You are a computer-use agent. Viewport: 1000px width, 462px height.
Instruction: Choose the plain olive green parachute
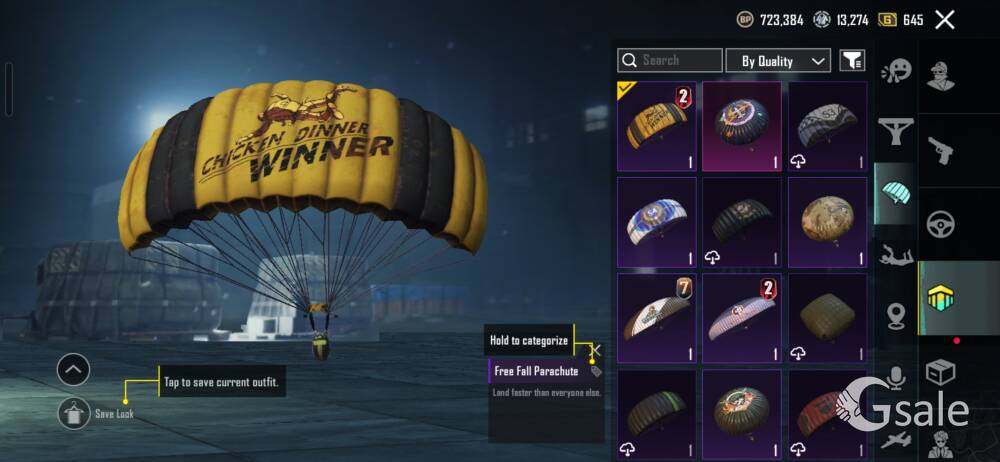(x=827, y=317)
